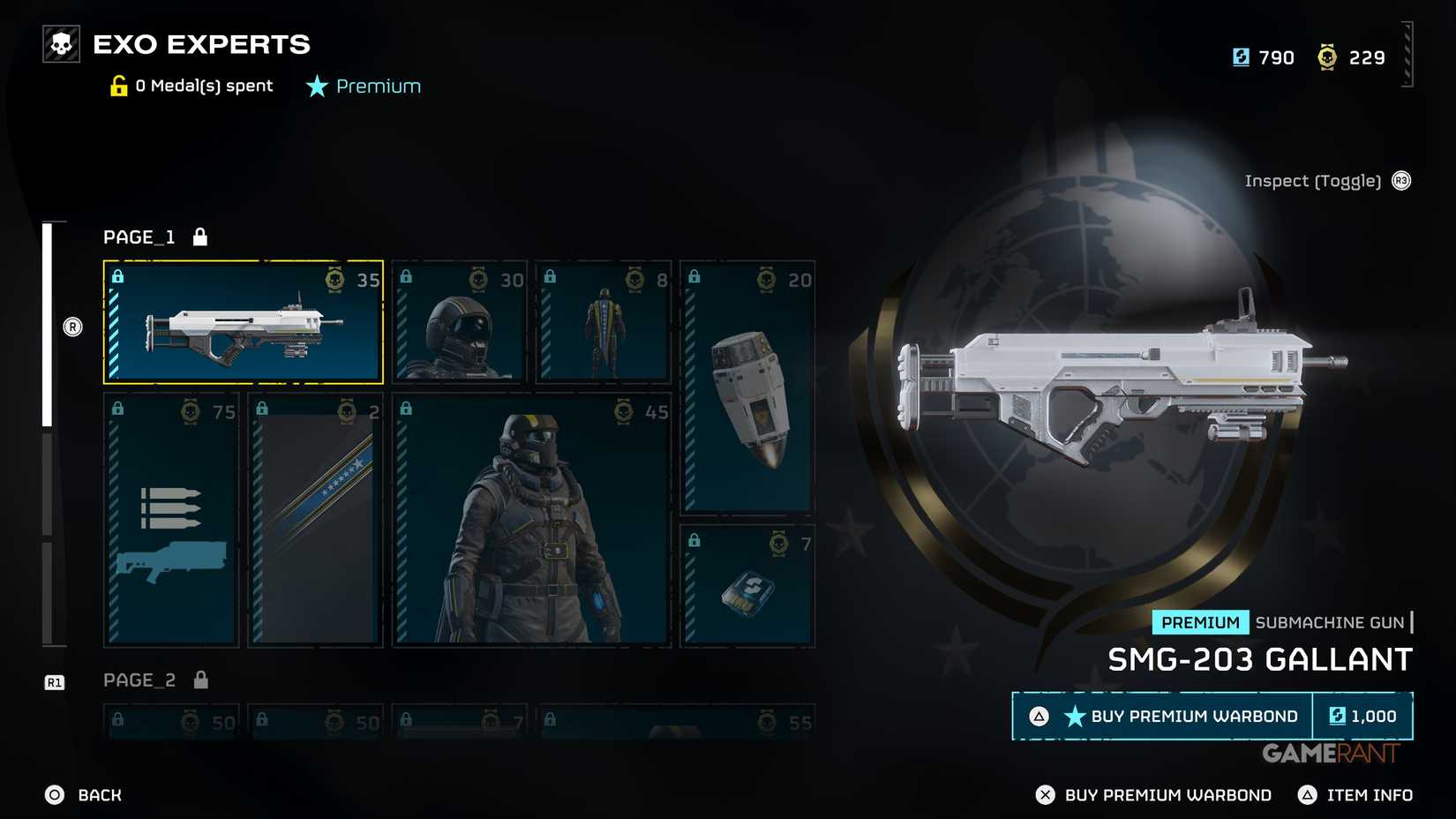Choose the blue striped player card tile
This screenshot has height=819, width=1456.
[315, 520]
